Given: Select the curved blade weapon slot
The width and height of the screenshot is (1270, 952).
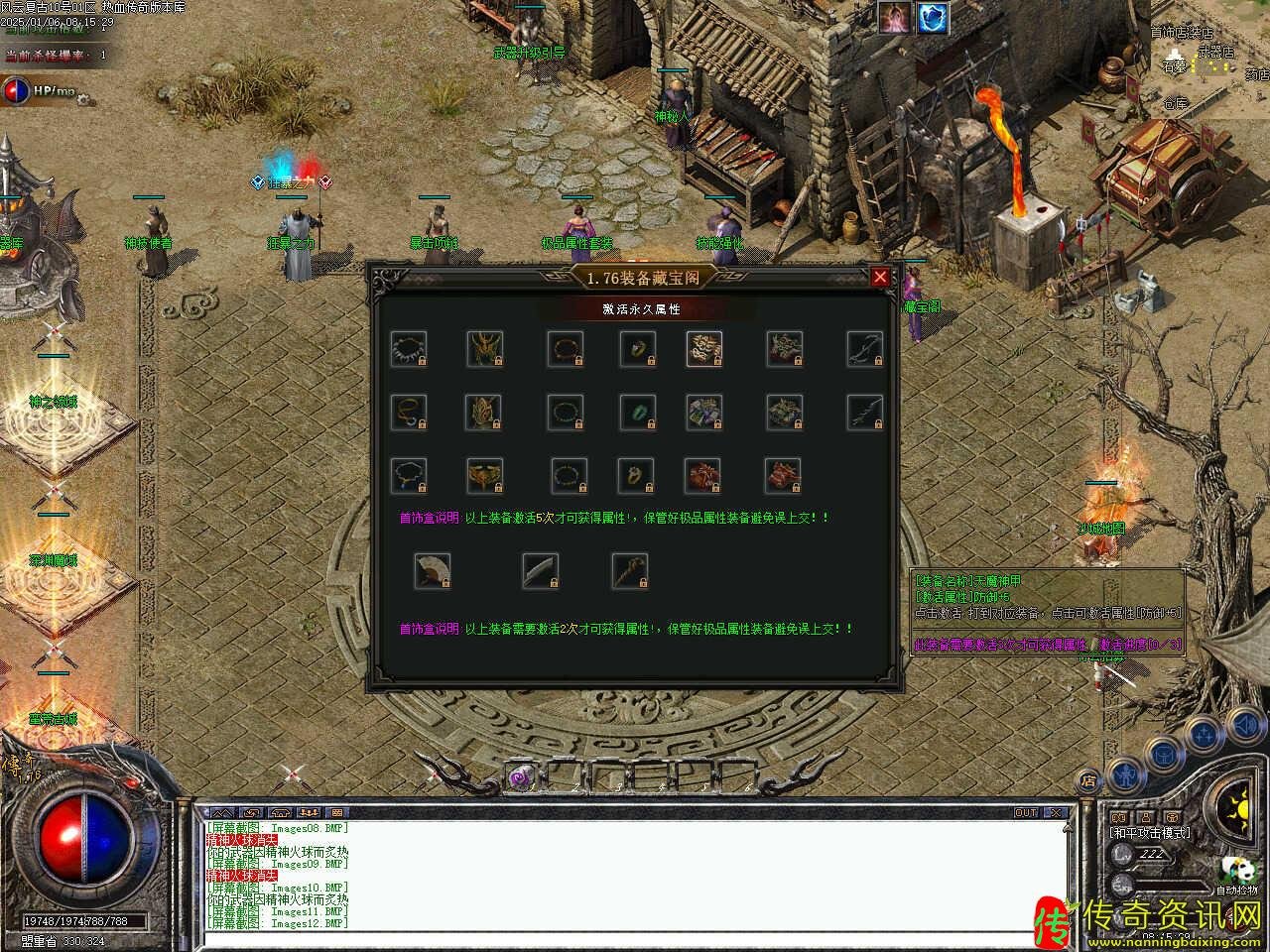Looking at the screenshot, I should [x=541, y=571].
